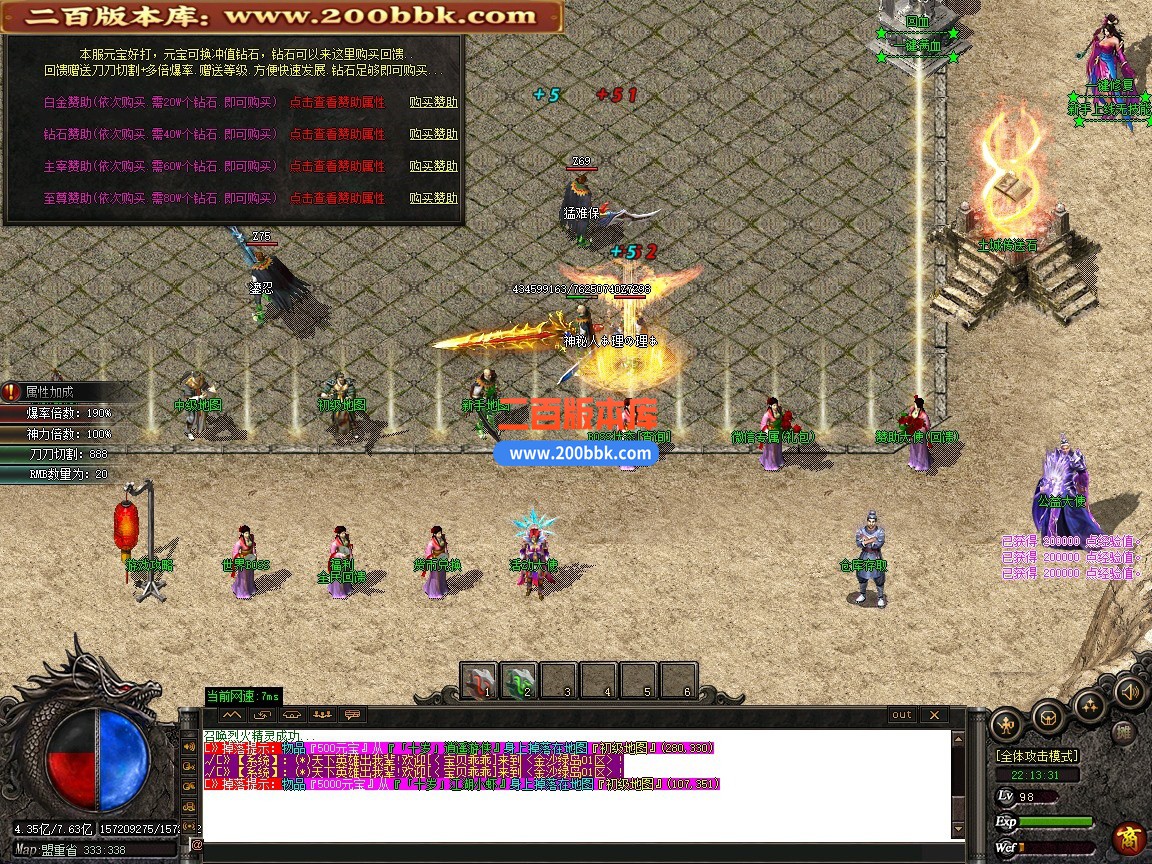The image size is (1152, 864).
Task: View 至尊赞助 attributes via 点击查看赞助属性
Action: 337,198
